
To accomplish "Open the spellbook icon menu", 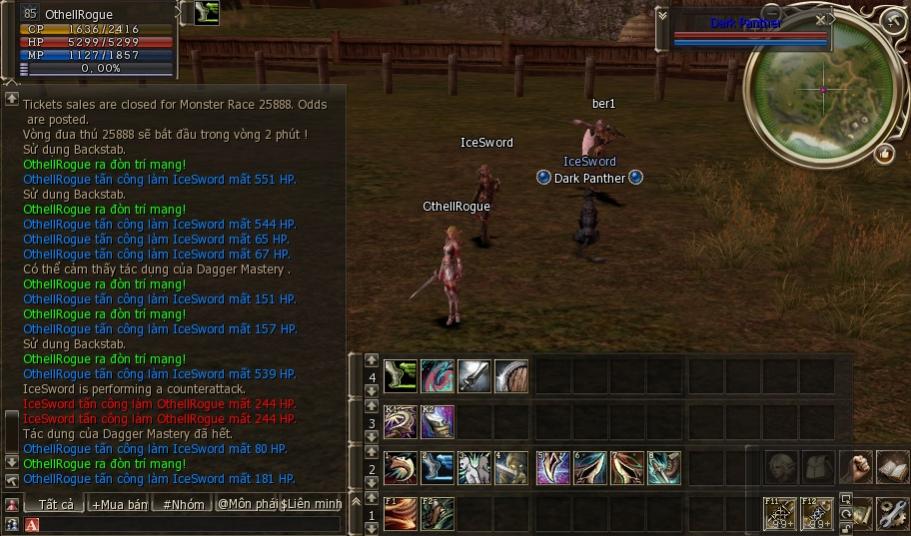I will click(x=892, y=467).
